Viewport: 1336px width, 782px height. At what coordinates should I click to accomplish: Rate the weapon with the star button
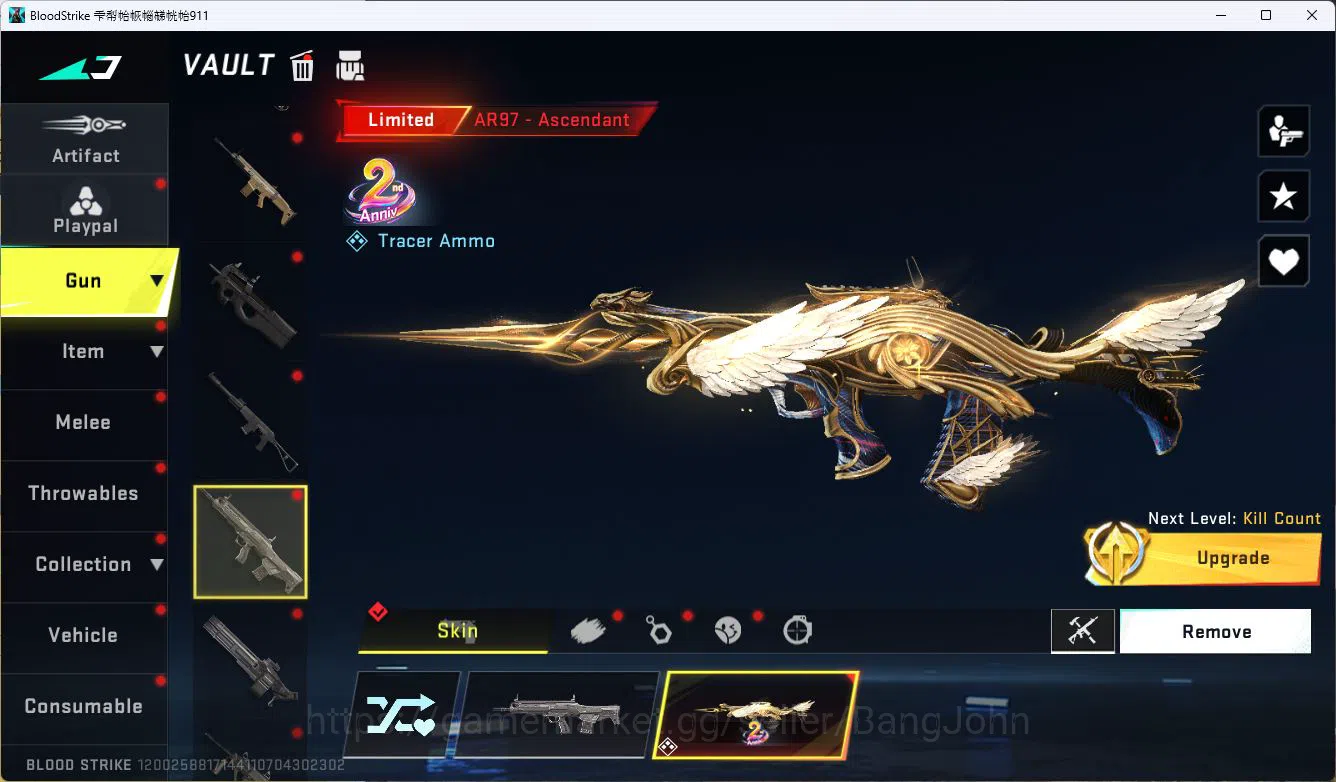[x=1283, y=196]
